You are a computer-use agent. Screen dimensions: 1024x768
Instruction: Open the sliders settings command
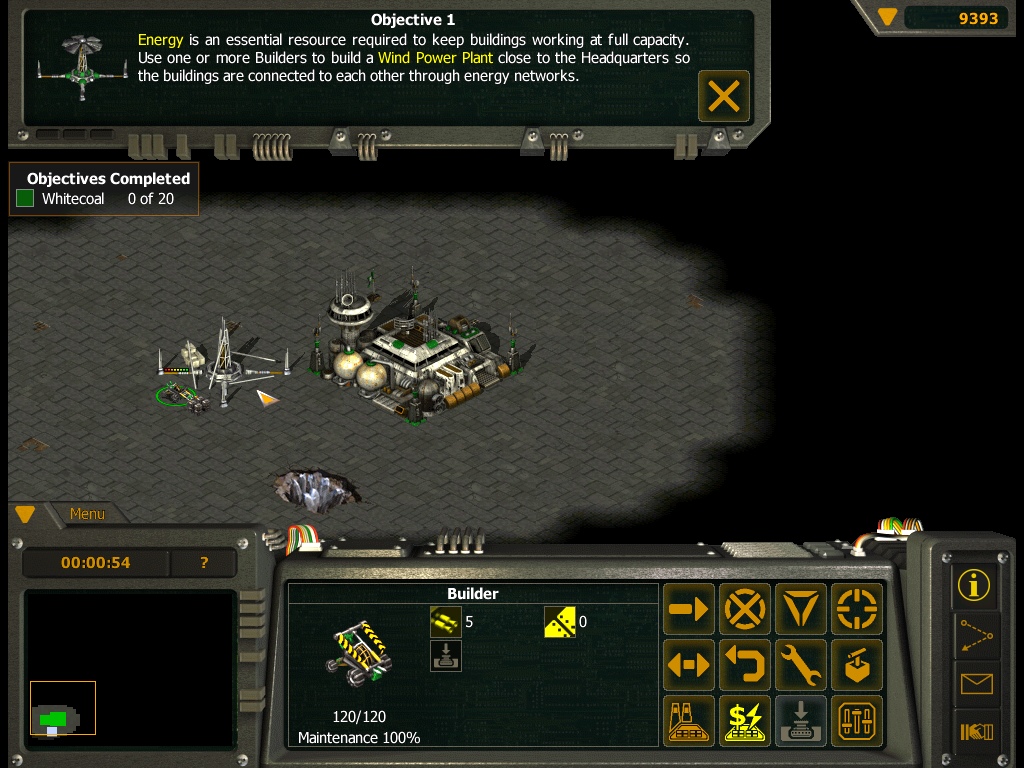click(857, 721)
